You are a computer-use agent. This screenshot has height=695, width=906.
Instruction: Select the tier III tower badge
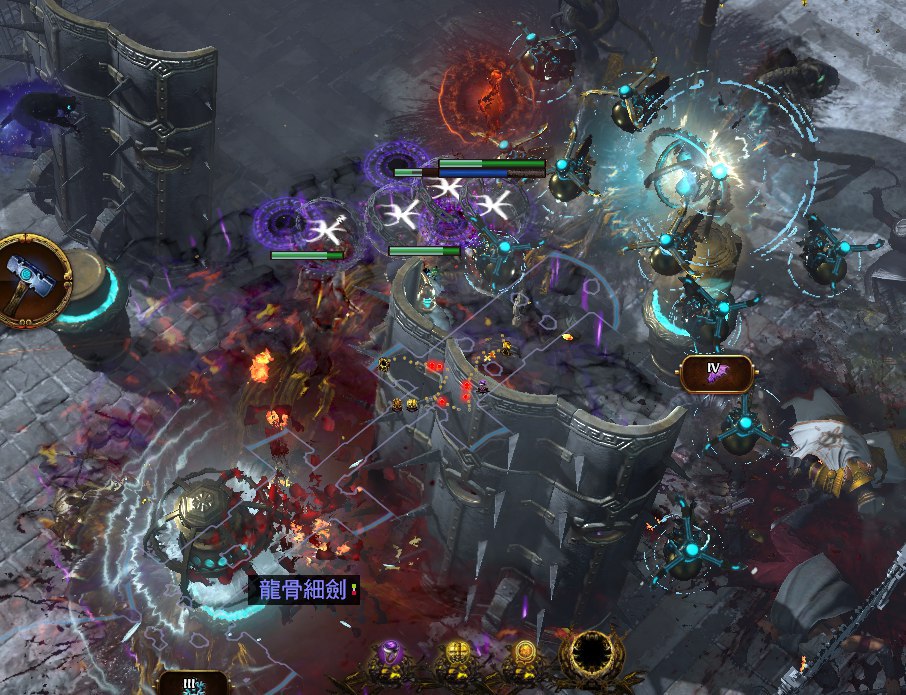(193, 685)
